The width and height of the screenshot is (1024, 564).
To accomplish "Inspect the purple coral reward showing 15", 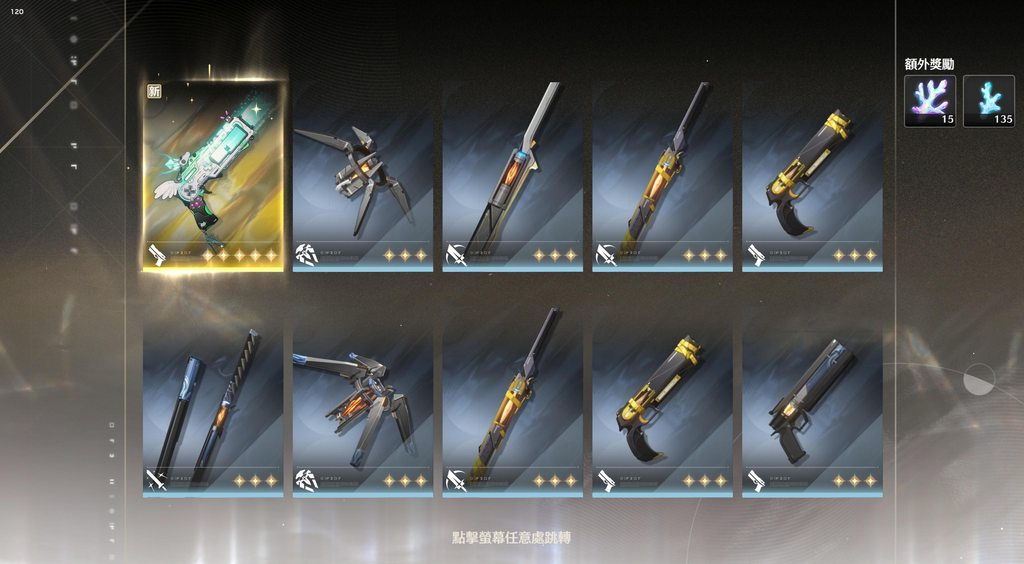I will point(930,101).
